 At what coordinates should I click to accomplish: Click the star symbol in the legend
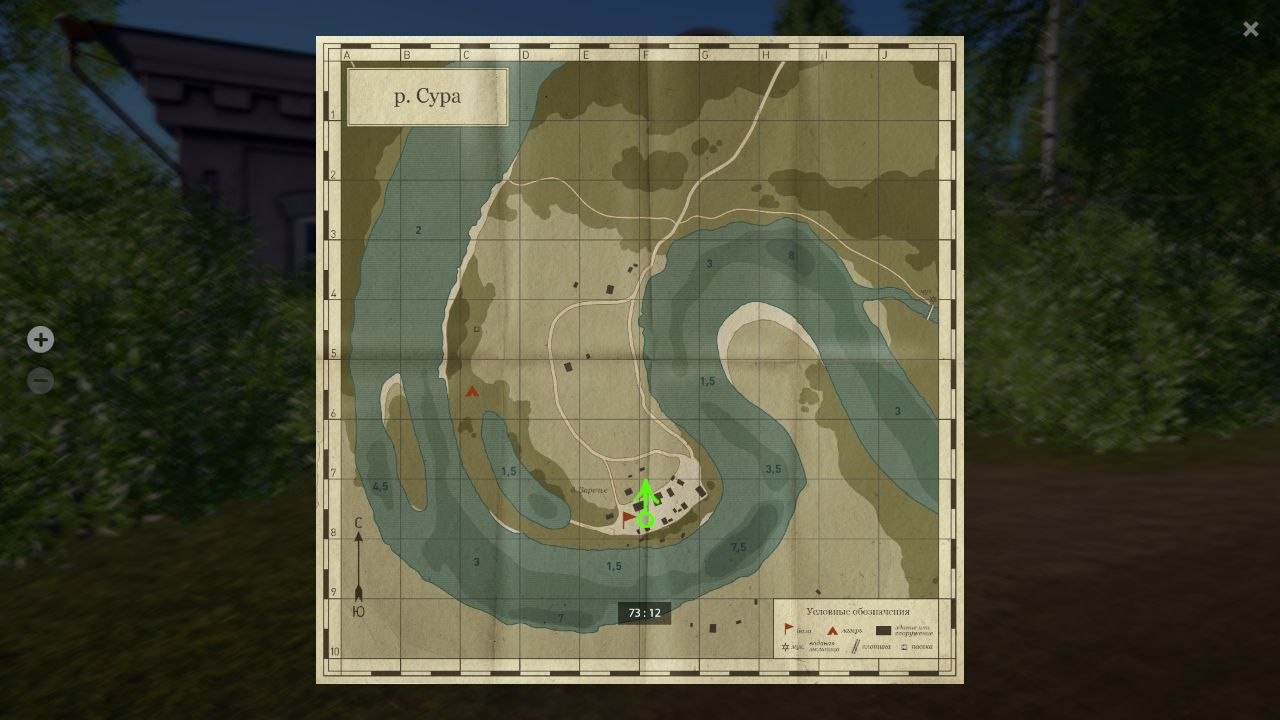[x=785, y=646]
